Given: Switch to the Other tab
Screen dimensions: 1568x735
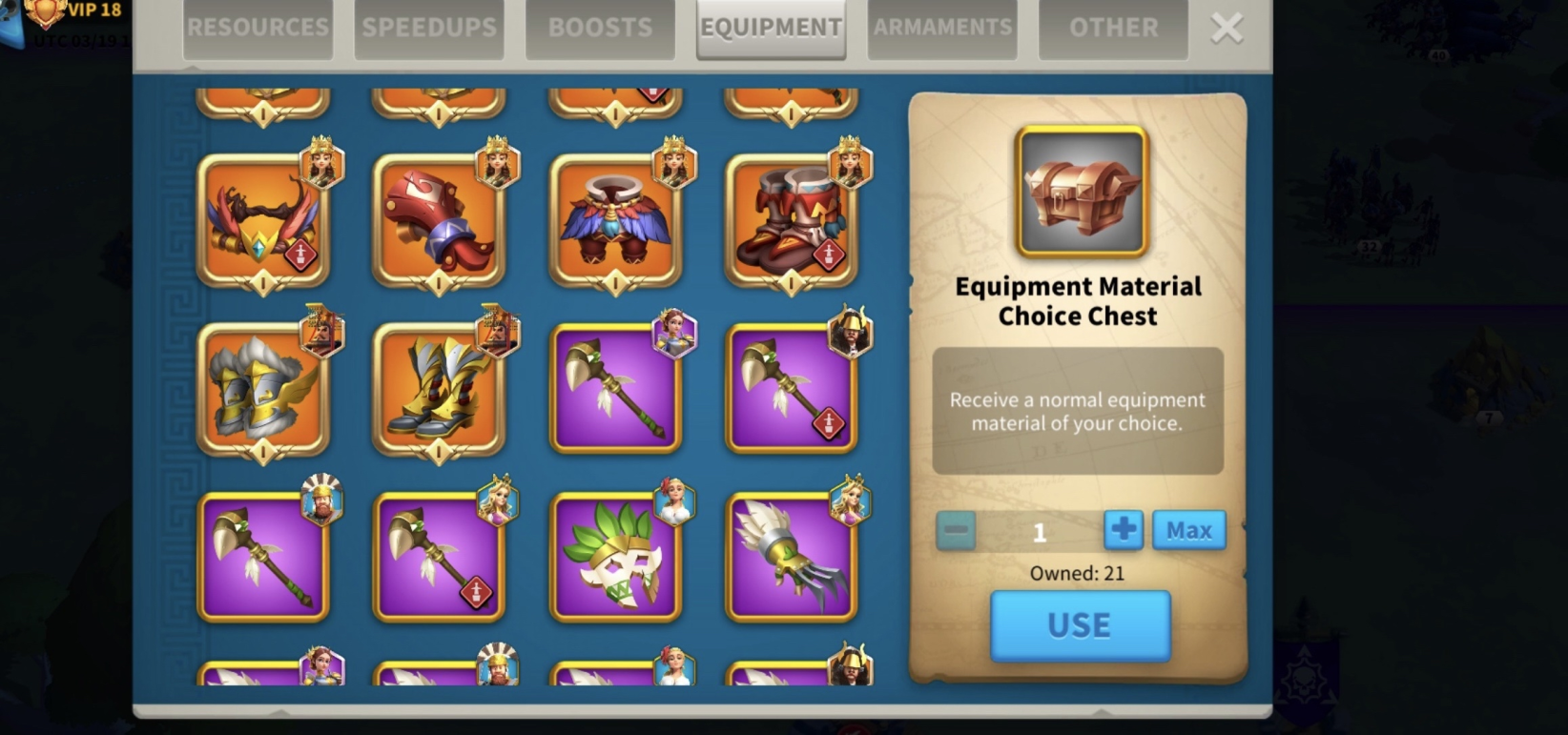Looking at the screenshot, I should 1113,29.
